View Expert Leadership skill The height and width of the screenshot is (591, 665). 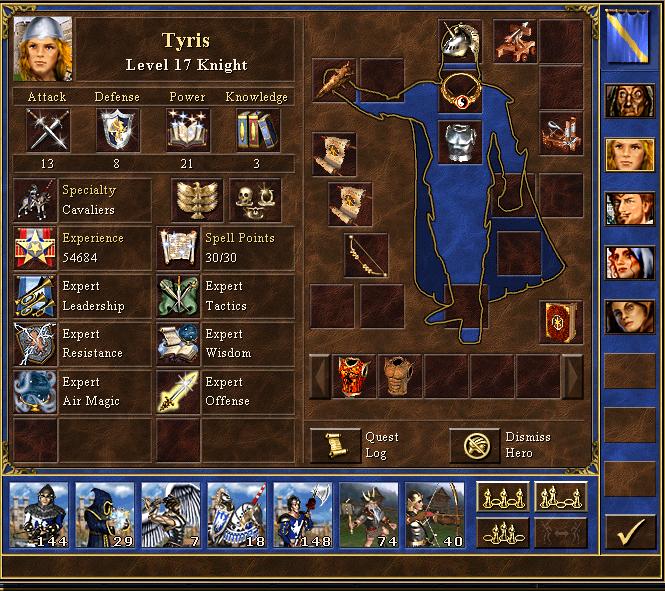(35, 296)
